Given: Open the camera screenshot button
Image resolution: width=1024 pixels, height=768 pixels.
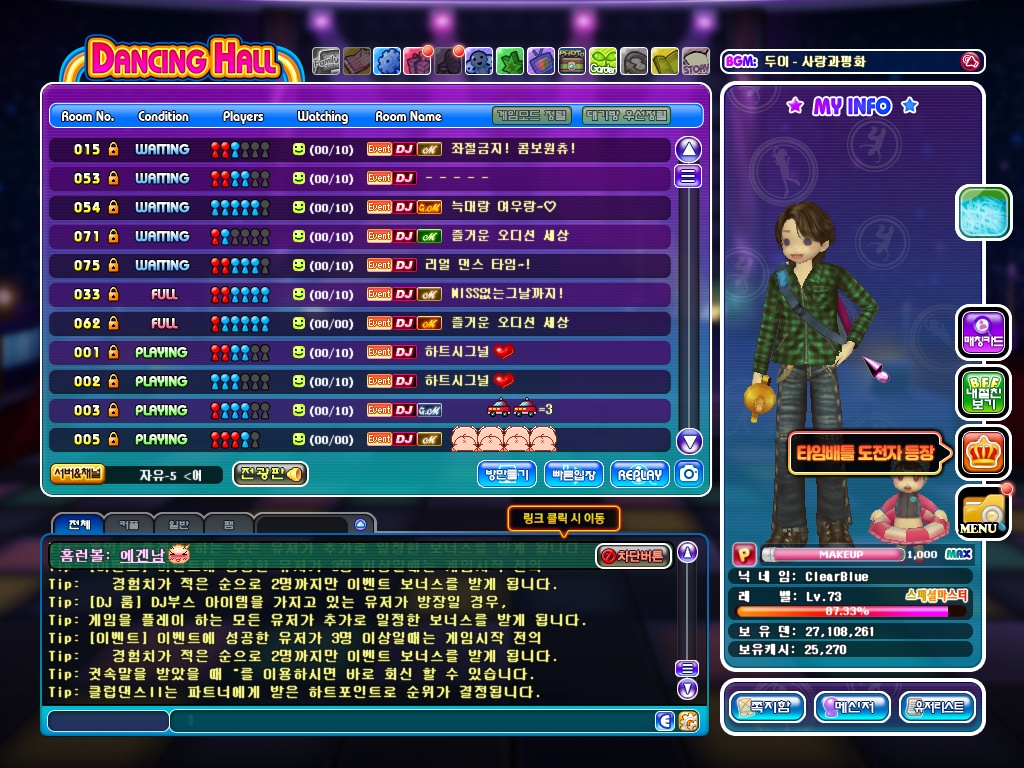Looking at the screenshot, I should (x=688, y=474).
